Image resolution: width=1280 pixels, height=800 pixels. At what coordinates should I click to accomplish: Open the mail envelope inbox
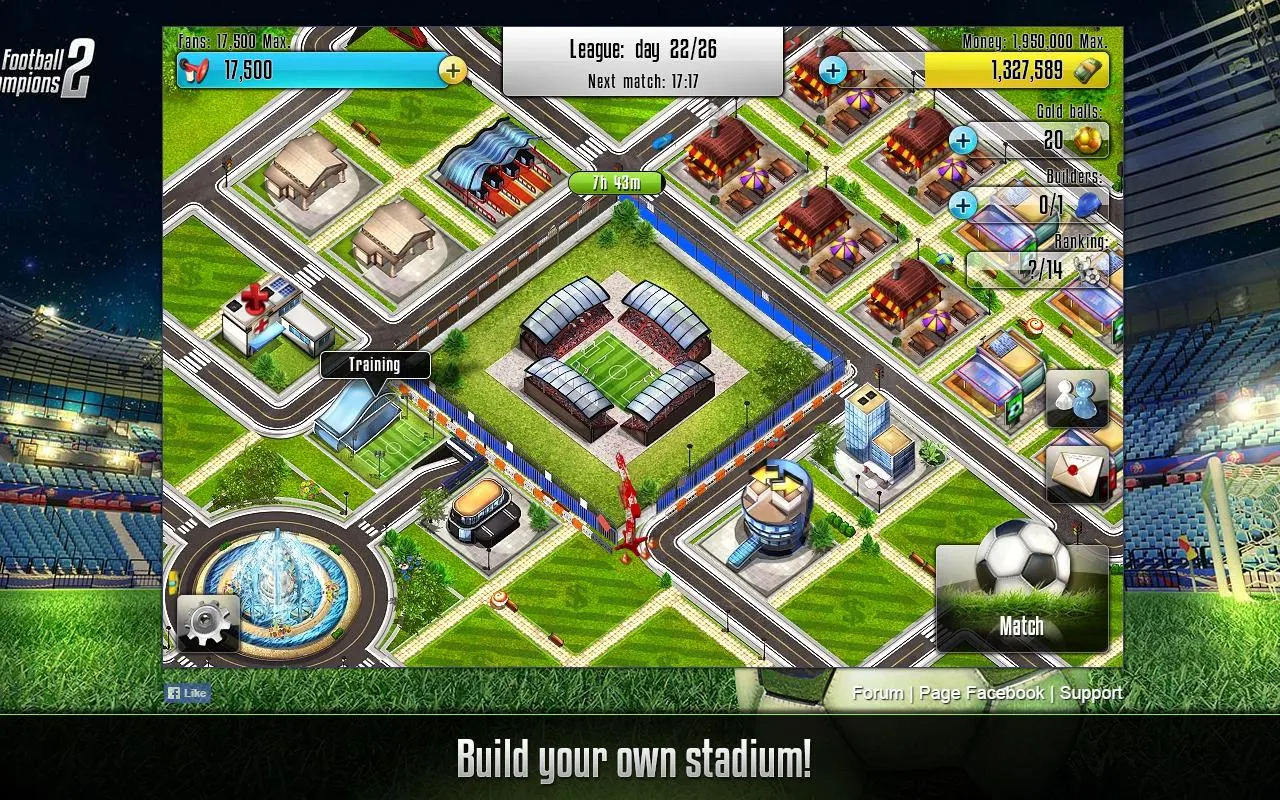click(1077, 472)
